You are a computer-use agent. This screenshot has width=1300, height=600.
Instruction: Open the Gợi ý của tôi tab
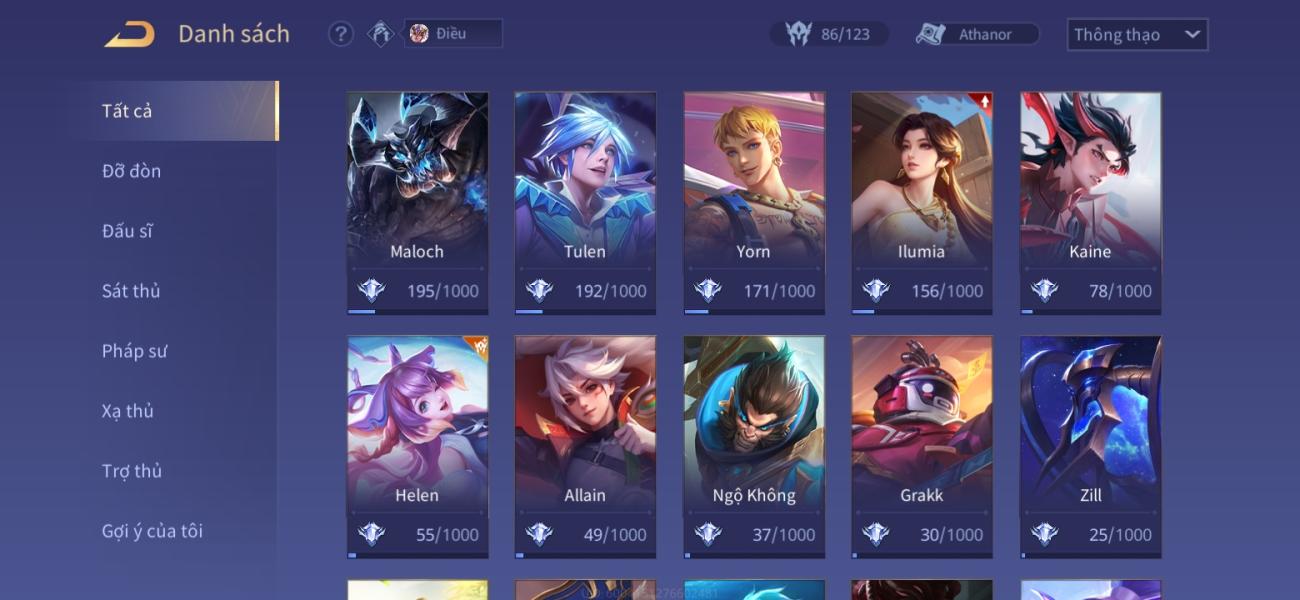(x=152, y=531)
